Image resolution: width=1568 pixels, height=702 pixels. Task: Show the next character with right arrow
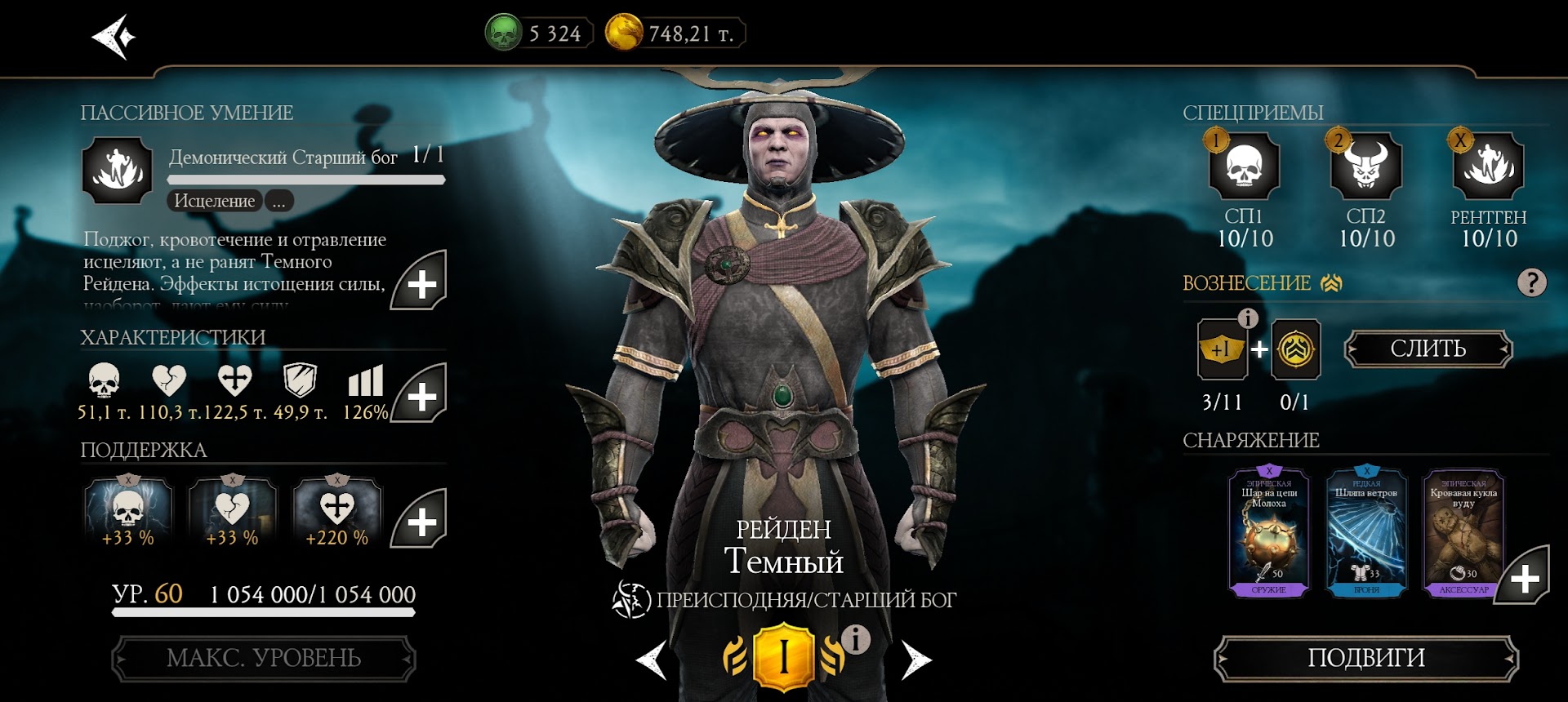pos(915,660)
